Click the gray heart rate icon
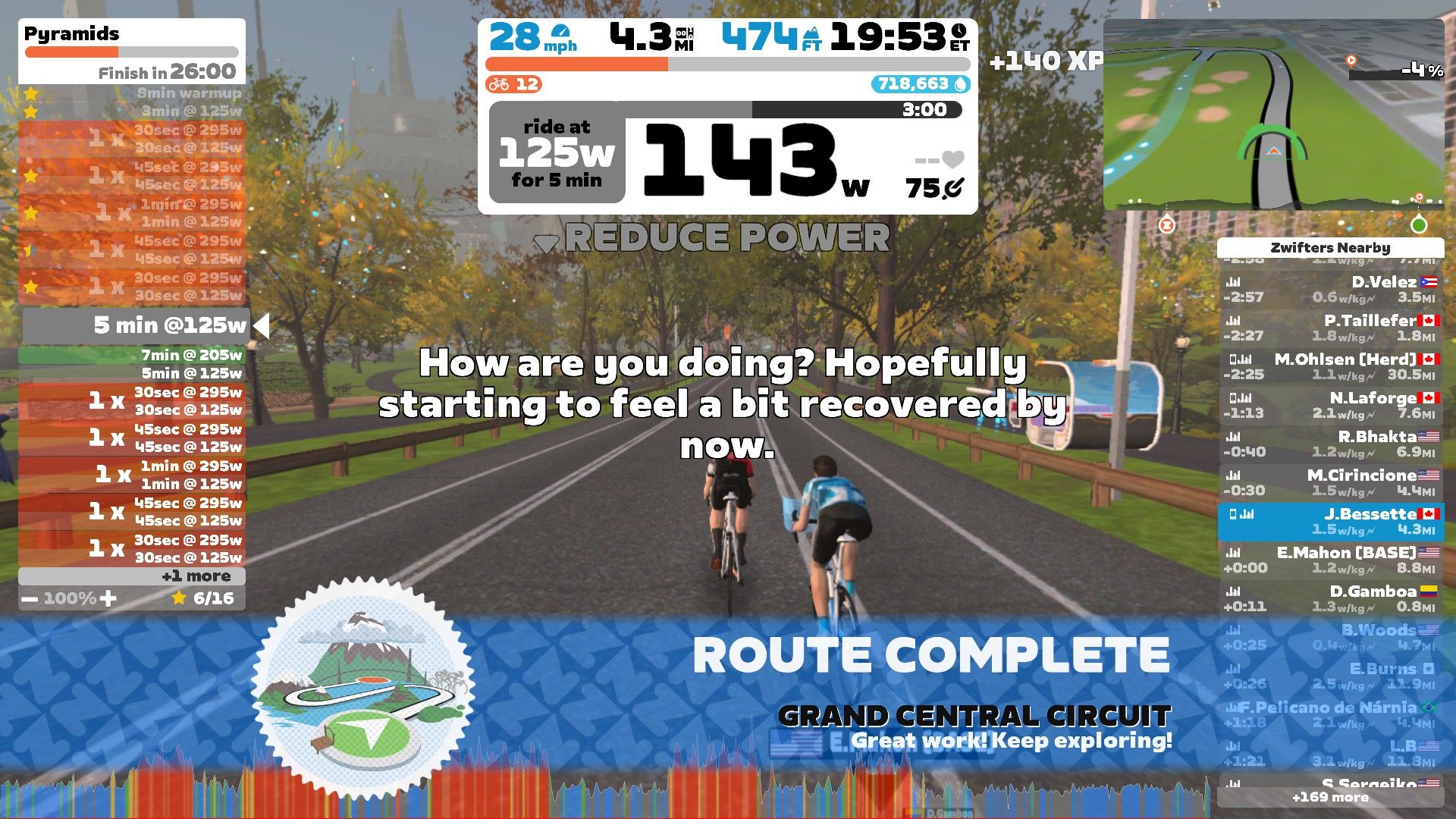Image resolution: width=1456 pixels, height=819 pixels. pyautogui.click(x=954, y=159)
